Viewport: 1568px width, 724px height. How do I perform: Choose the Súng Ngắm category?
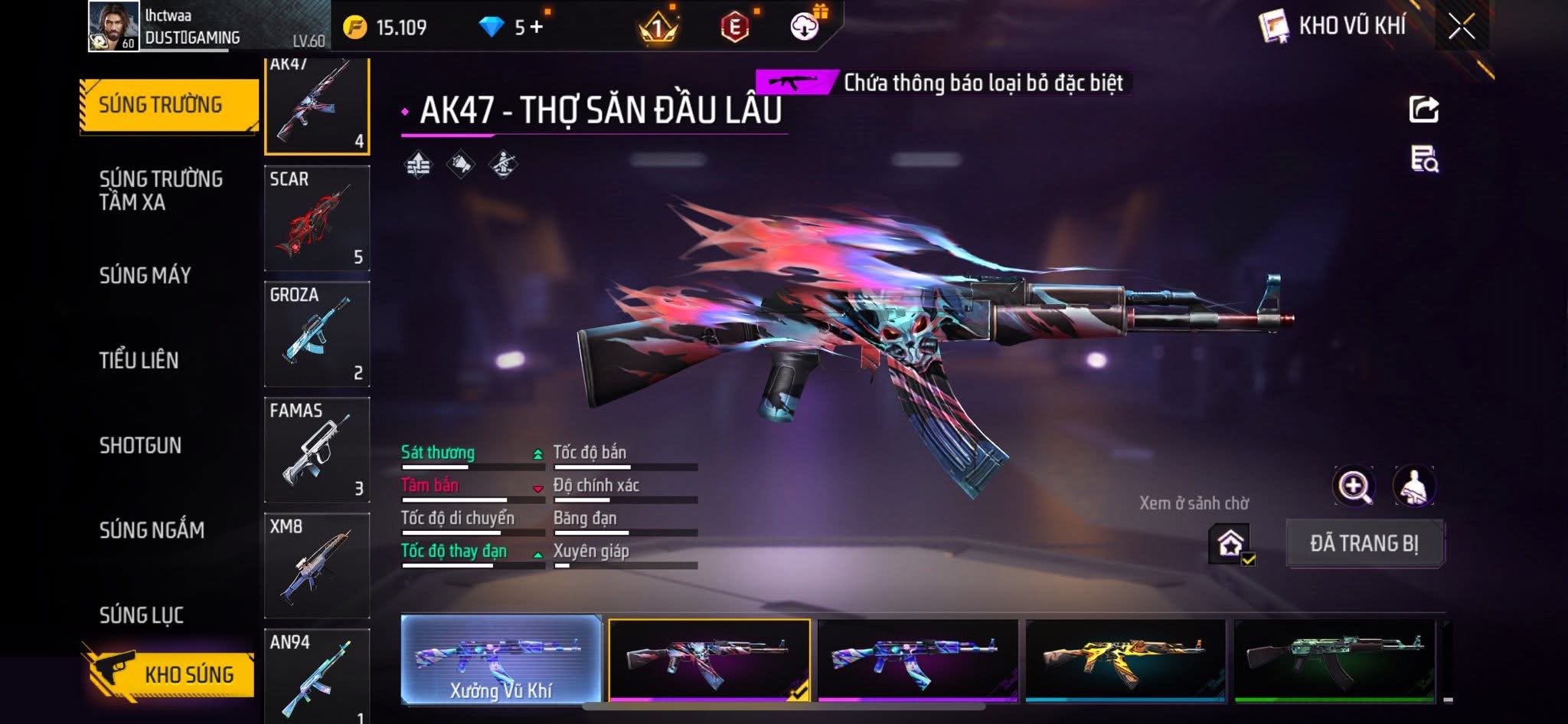152,530
